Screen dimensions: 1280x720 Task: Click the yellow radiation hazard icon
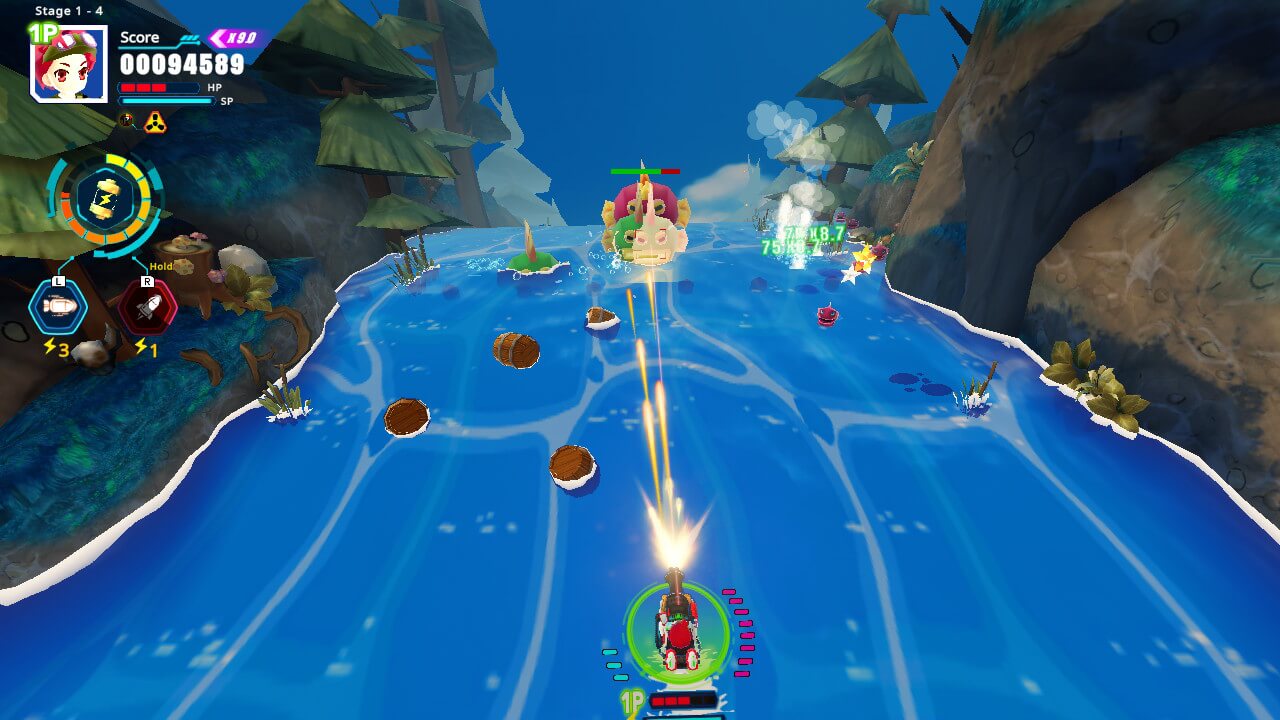coord(154,122)
